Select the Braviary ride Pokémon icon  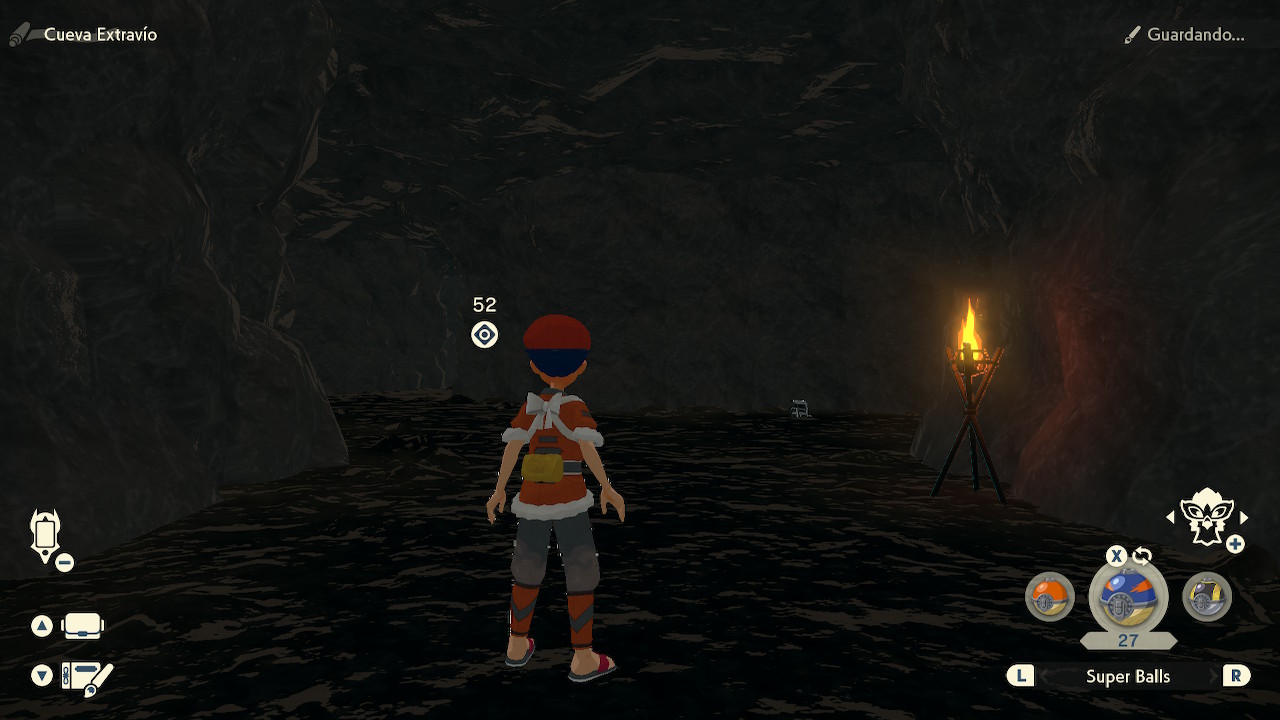pyautogui.click(x=1206, y=515)
